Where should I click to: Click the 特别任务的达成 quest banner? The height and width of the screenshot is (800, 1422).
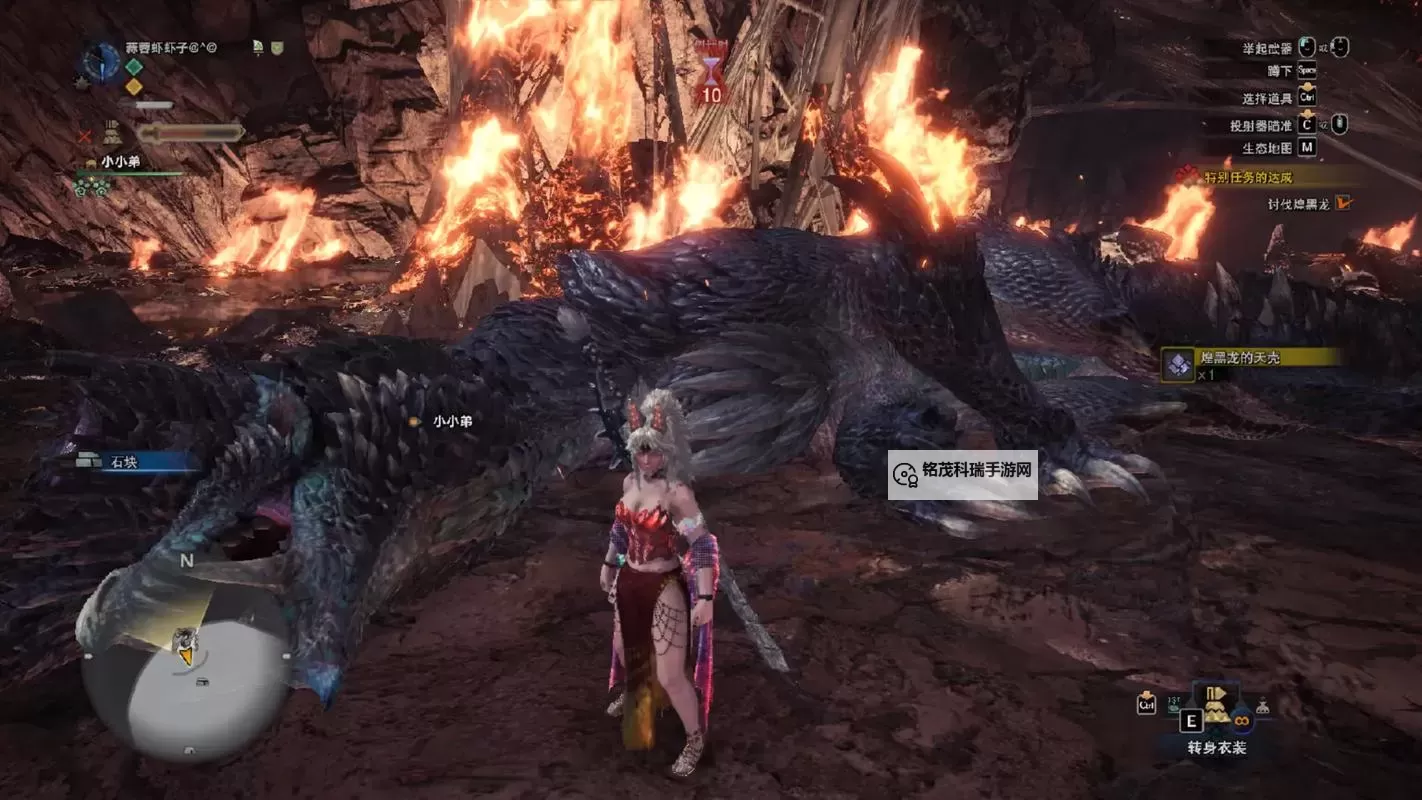(1265, 177)
